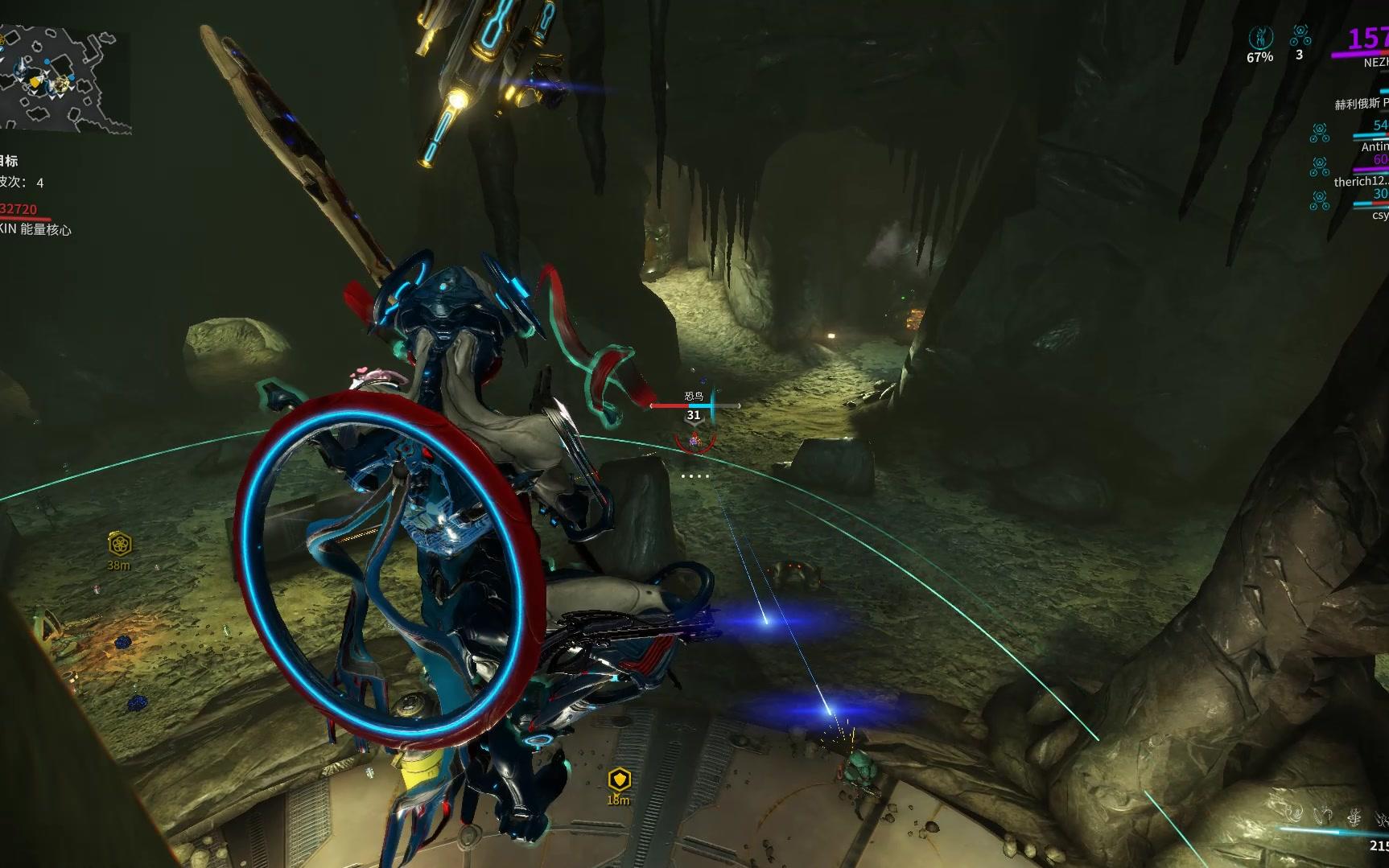
Task: Select squad member csy's icon
Action: coord(1319,201)
